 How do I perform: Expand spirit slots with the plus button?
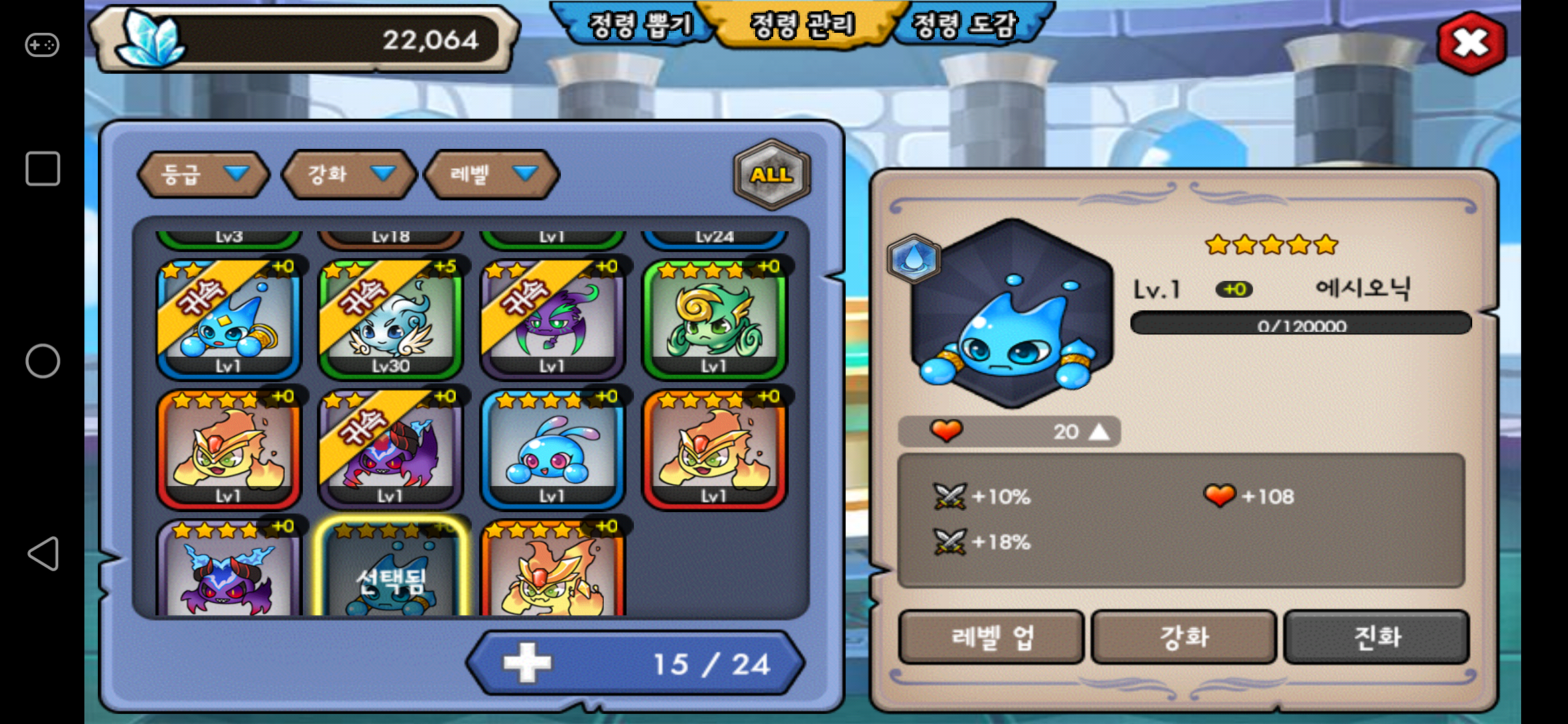527,663
